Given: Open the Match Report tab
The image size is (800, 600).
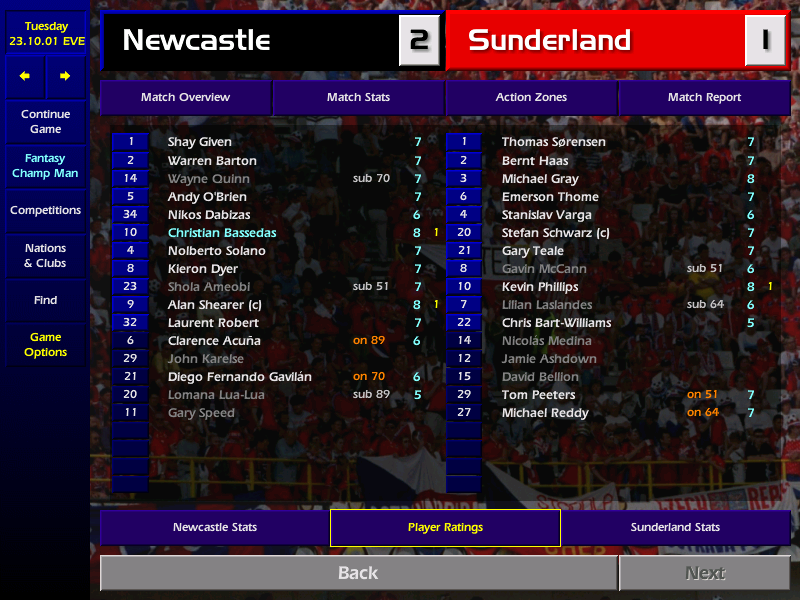Looking at the screenshot, I should pos(704,97).
